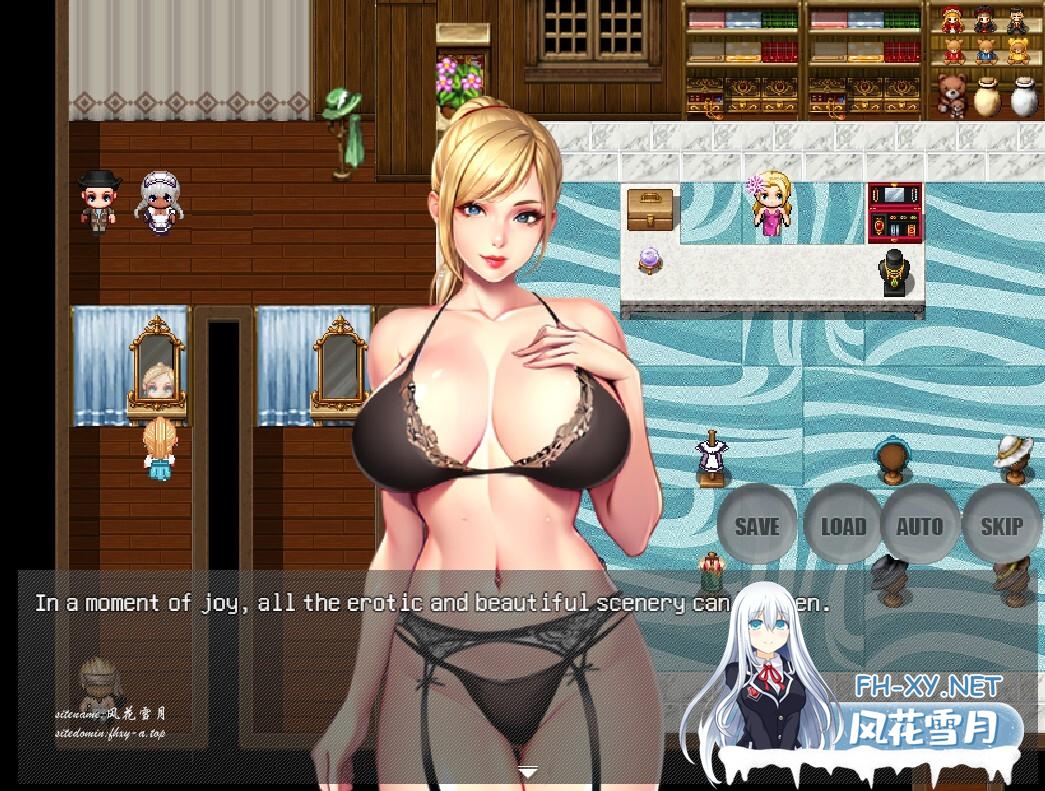
Task: Skip the dialogue with SKIP
Action: (x=1001, y=526)
